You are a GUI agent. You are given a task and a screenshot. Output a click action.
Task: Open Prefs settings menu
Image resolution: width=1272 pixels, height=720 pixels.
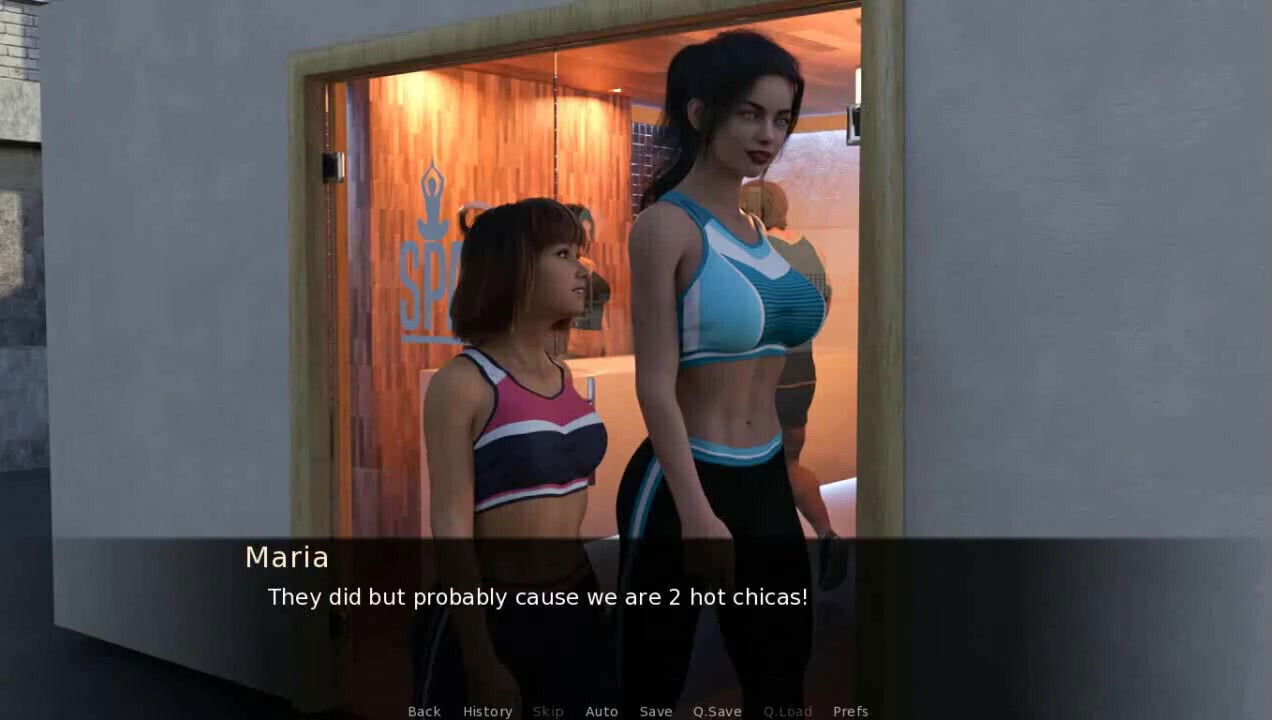850,711
